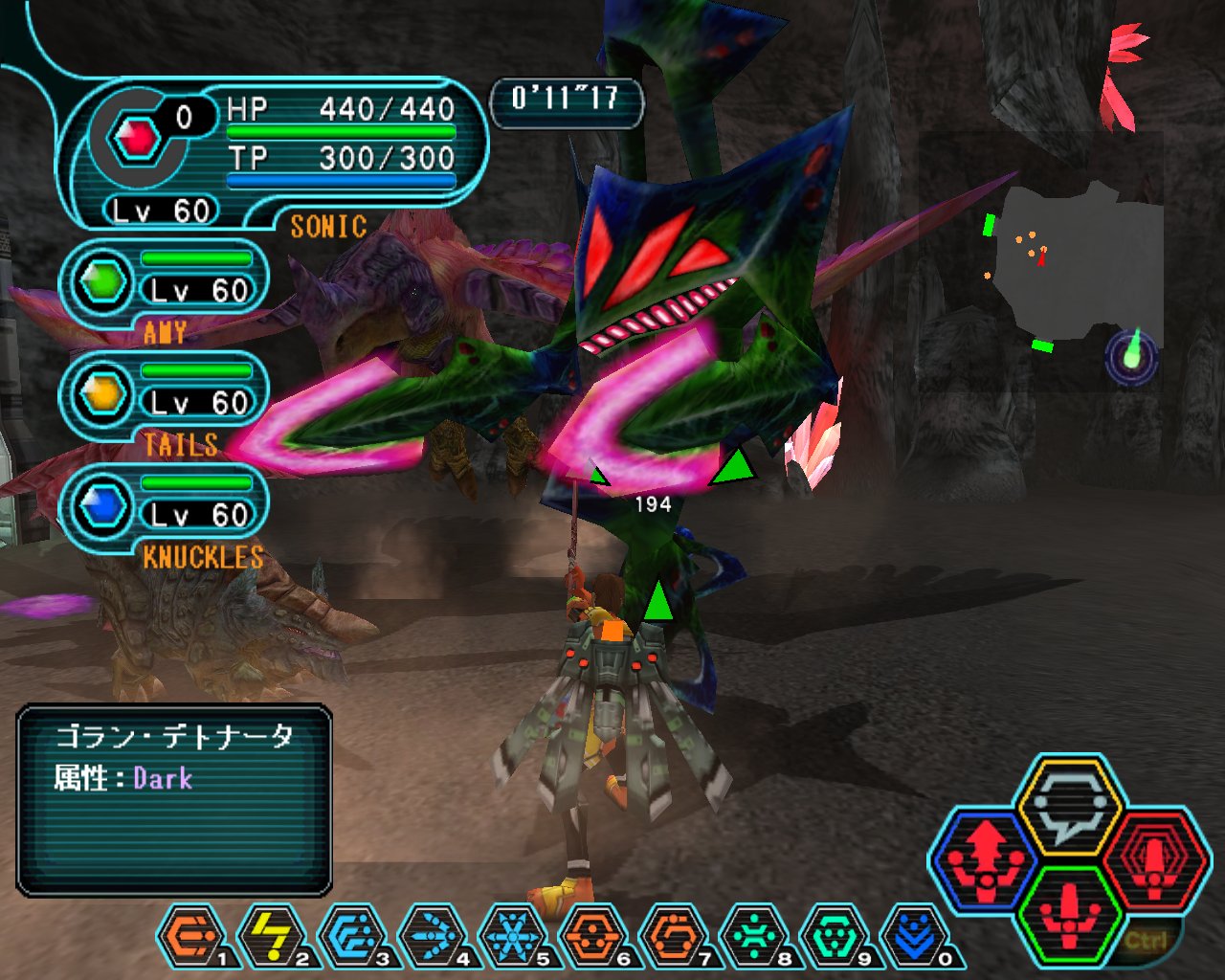Use the blue technique in hotbar slot 3

pyautogui.click(x=350, y=936)
